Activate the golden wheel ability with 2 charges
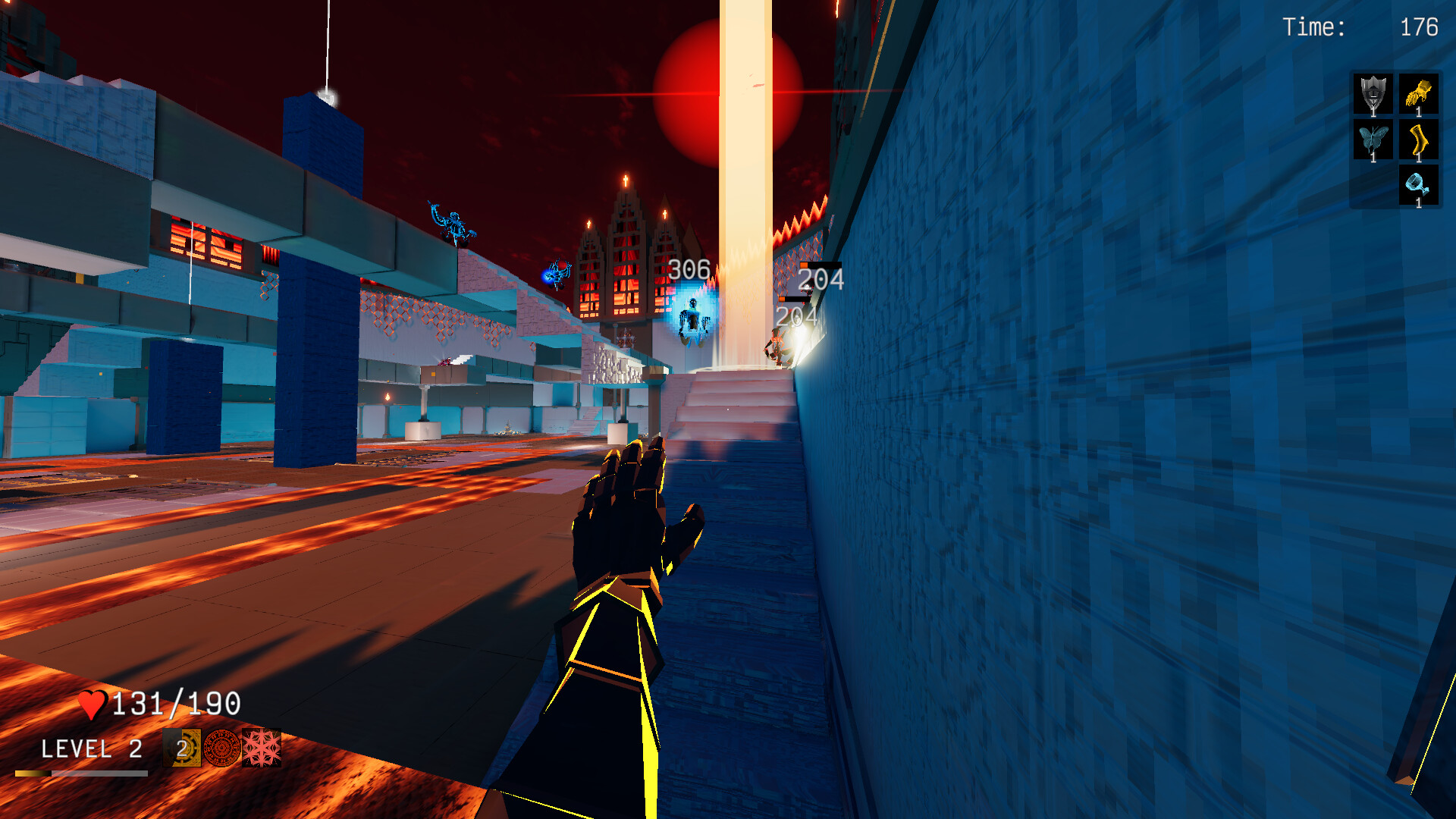The width and height of the screenshot is (1456, 819). tap(180, 751)
